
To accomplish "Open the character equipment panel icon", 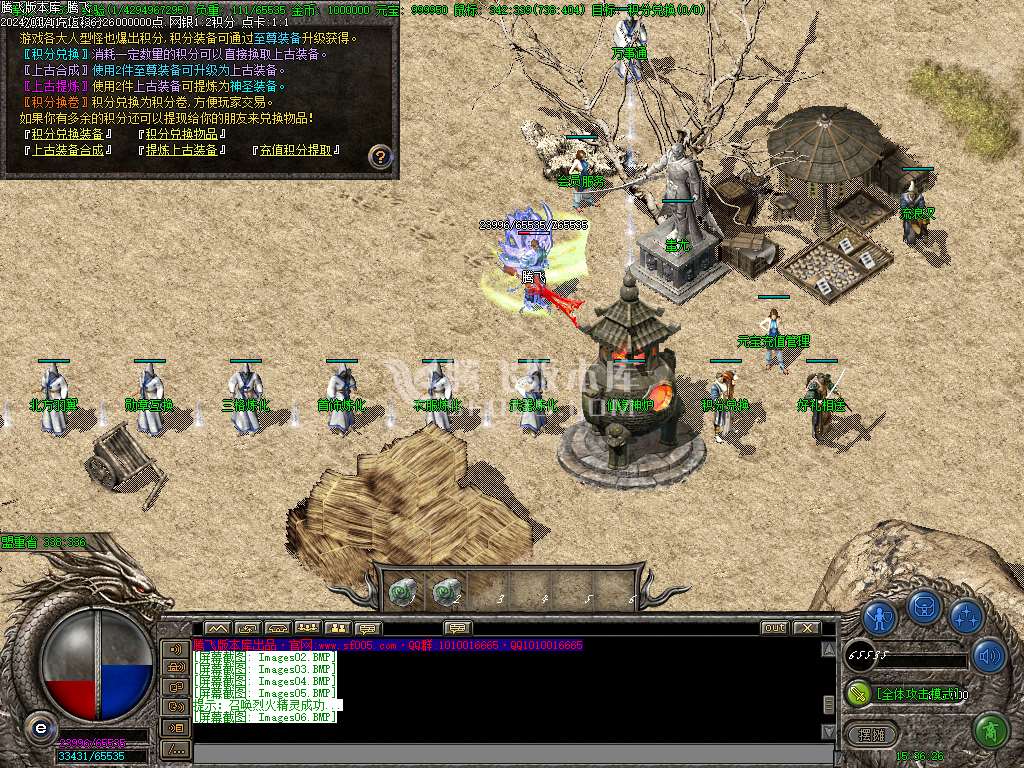I will click(x=879, y=616).
